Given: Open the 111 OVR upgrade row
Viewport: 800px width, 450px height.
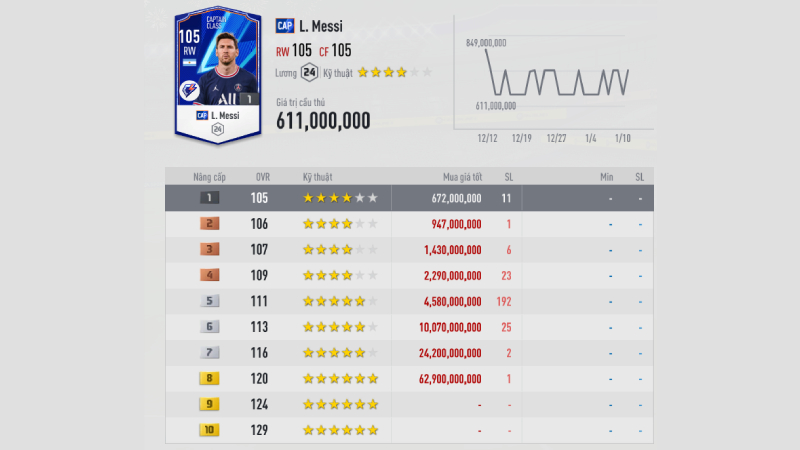Looking at the screenshot, I should tap(410, 301).
